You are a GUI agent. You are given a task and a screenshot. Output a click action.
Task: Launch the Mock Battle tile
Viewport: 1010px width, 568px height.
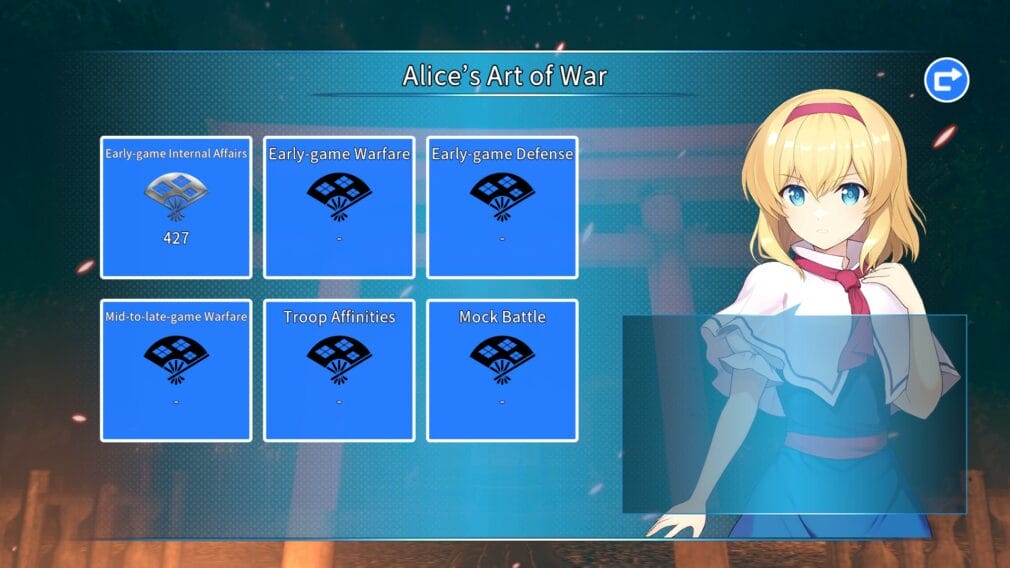click(x=502, y=370)
